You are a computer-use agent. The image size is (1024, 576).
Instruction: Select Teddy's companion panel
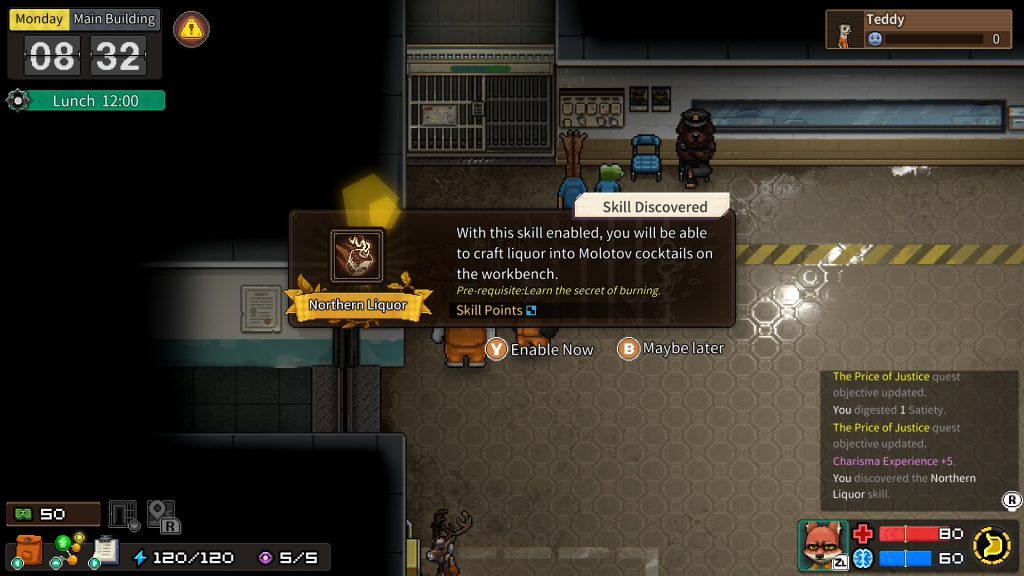point(918,30)
